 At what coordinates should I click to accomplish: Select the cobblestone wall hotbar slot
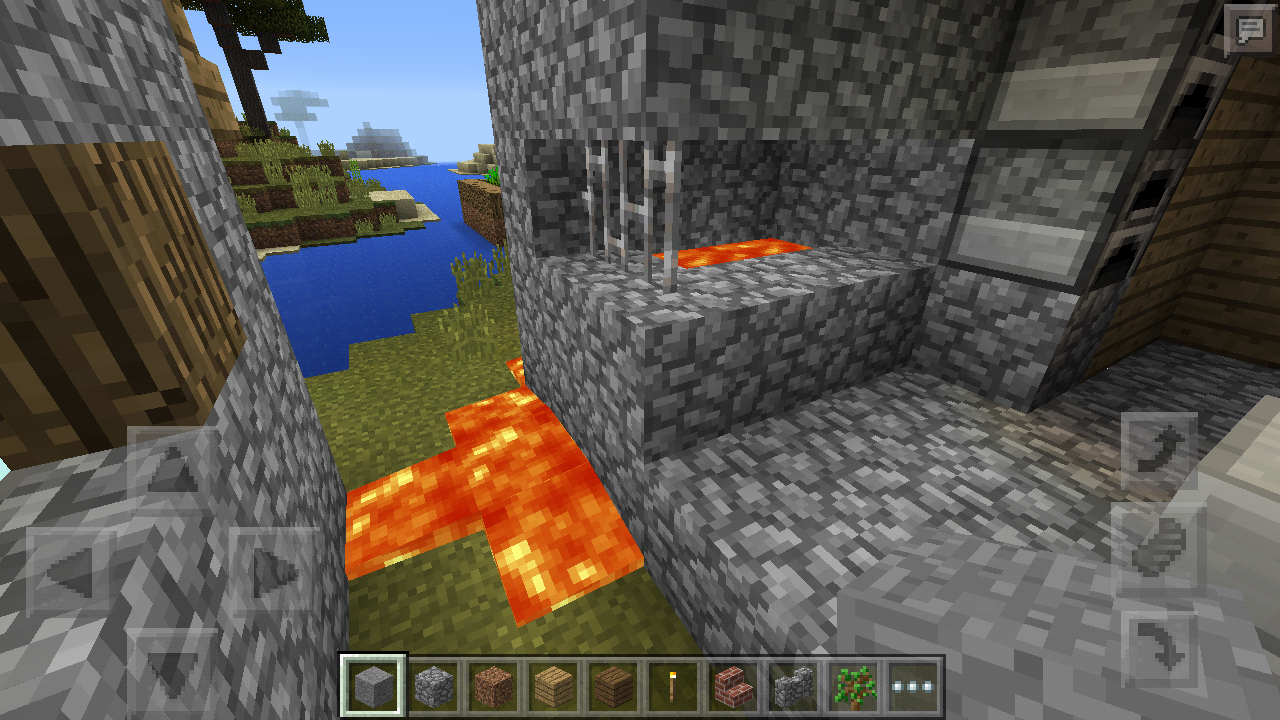pyautogui.click(x=792, y=687)
